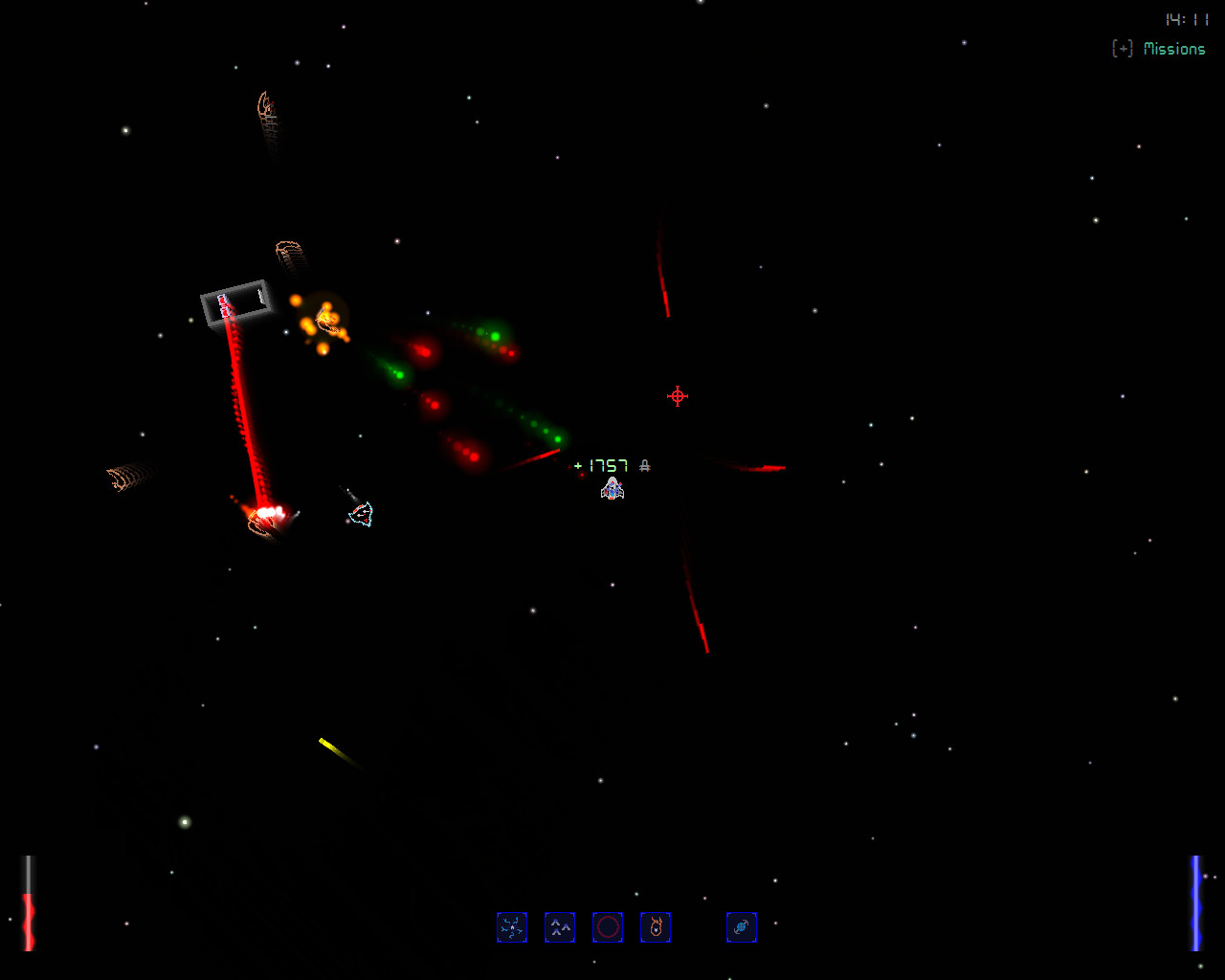Activate the red ring shield ability
The height and width of the screenshot is (980, 1225).
point(608,926)
